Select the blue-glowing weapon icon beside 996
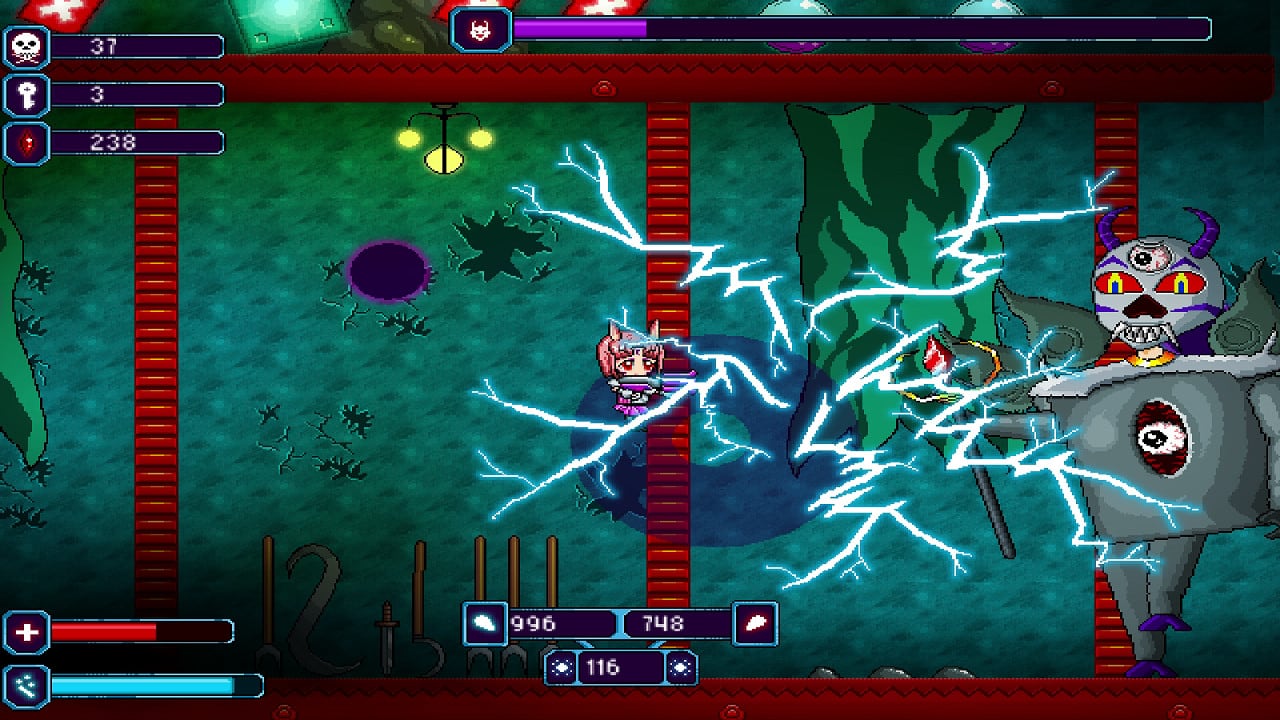Screen dimensions: 1280x720 coord(484,623)
